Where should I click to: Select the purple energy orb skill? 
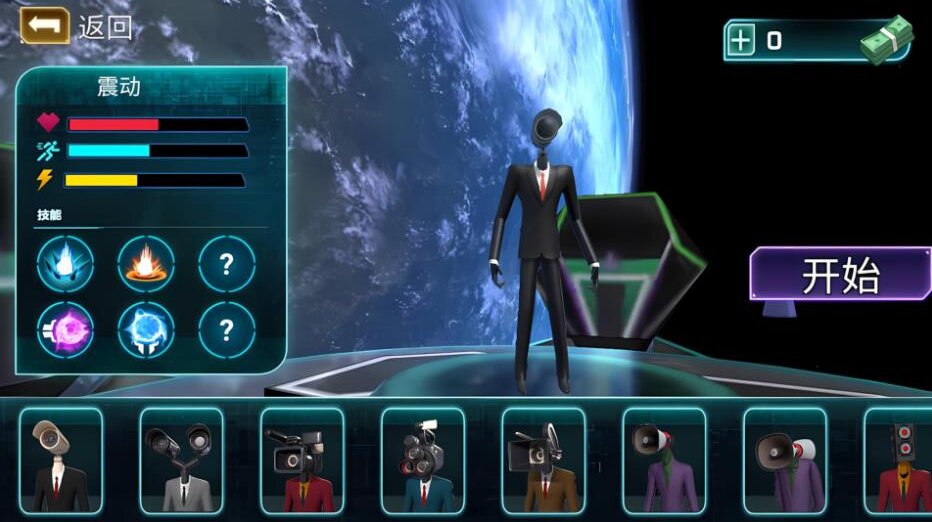click(65, 330)
